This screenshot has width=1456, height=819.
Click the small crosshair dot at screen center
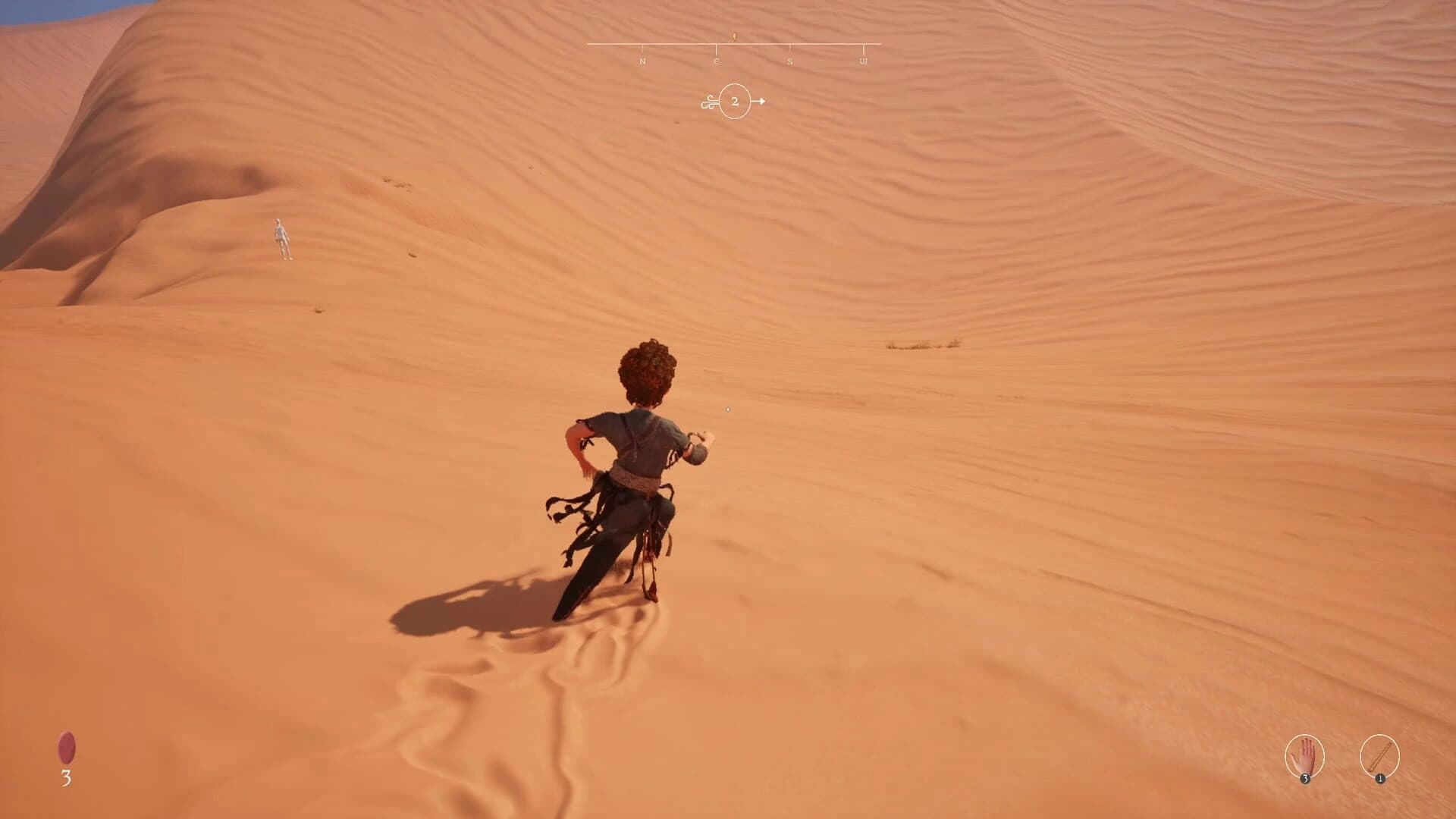tap(729, 408)
